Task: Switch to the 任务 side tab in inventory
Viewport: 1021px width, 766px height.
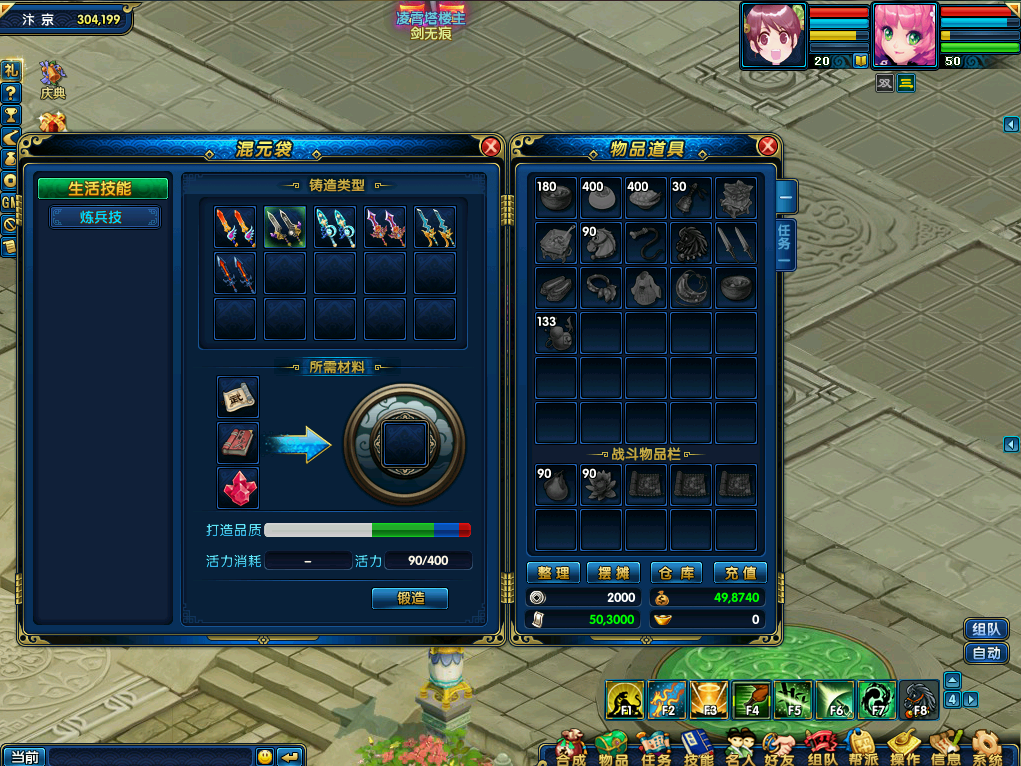Action: point(786,240)
